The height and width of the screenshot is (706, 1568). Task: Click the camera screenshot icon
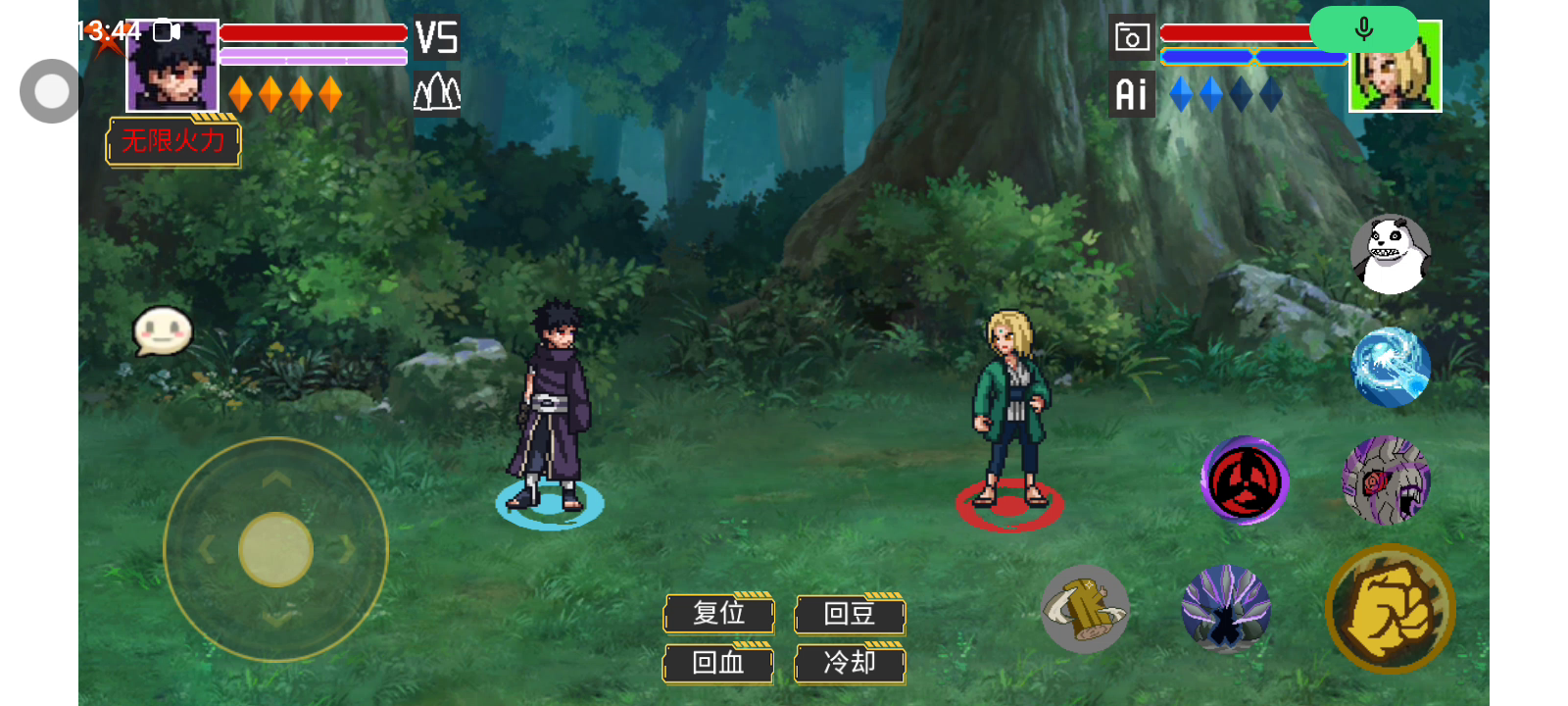pos(1131,38)
